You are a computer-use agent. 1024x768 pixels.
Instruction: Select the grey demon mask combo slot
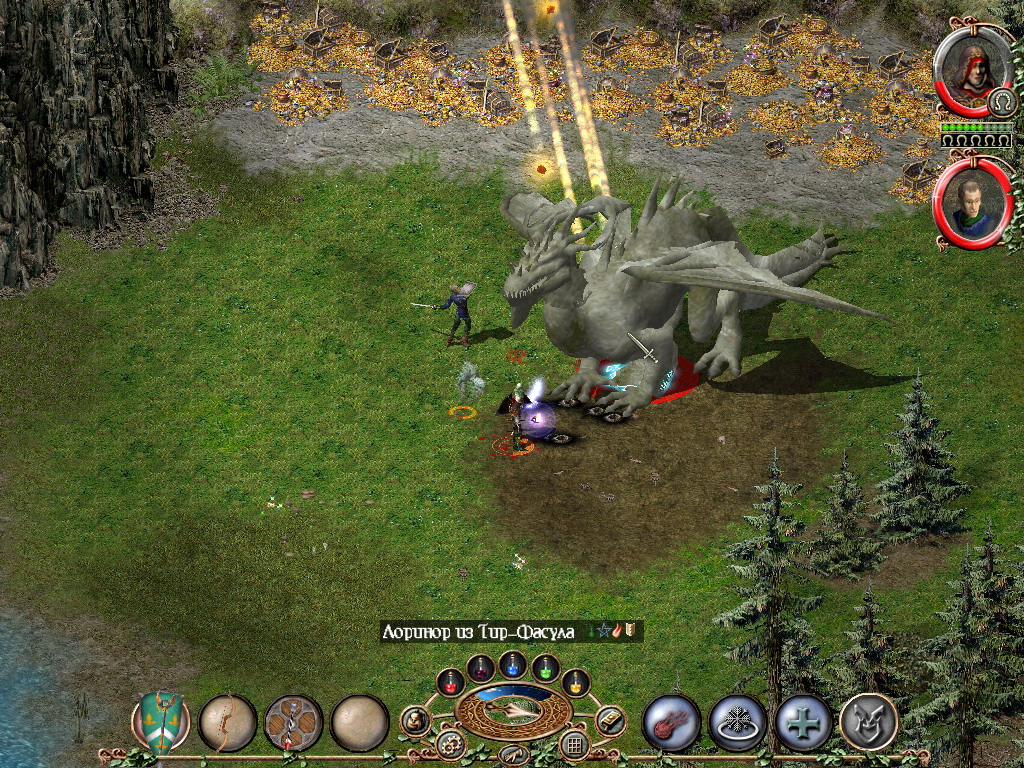click(869, 722)
